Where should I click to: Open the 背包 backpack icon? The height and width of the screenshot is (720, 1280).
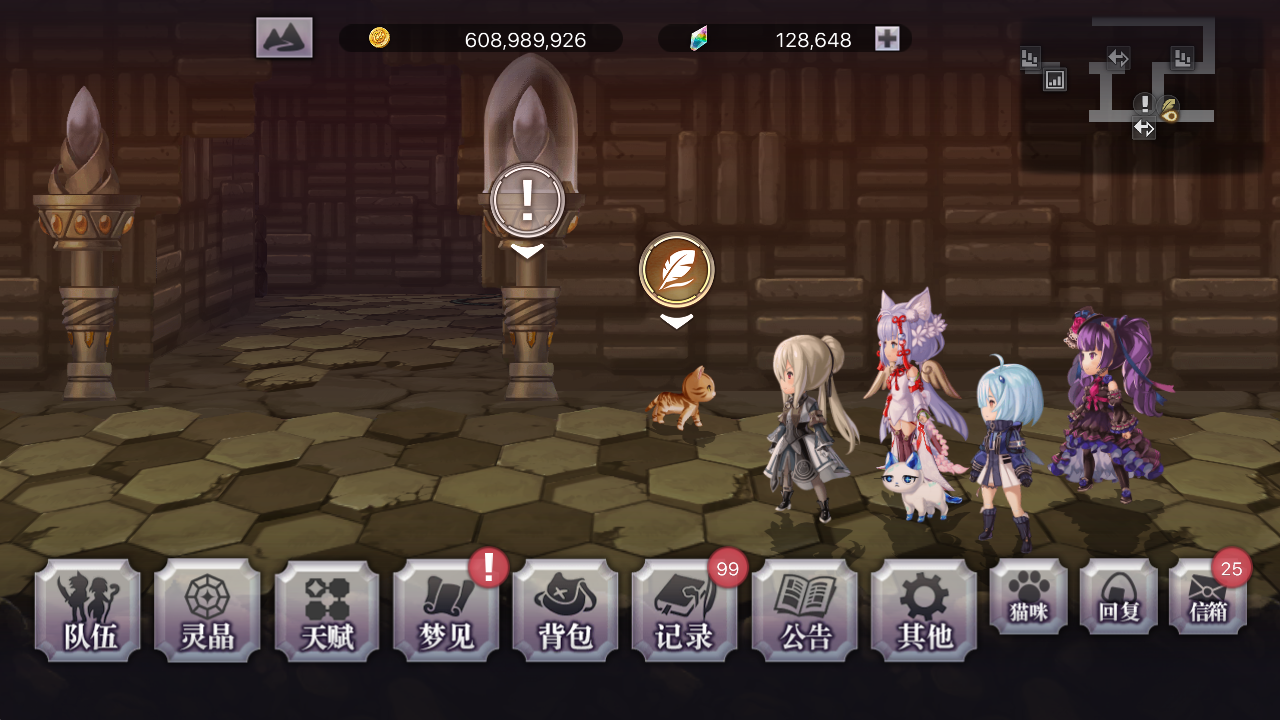[x=566, y=610]
